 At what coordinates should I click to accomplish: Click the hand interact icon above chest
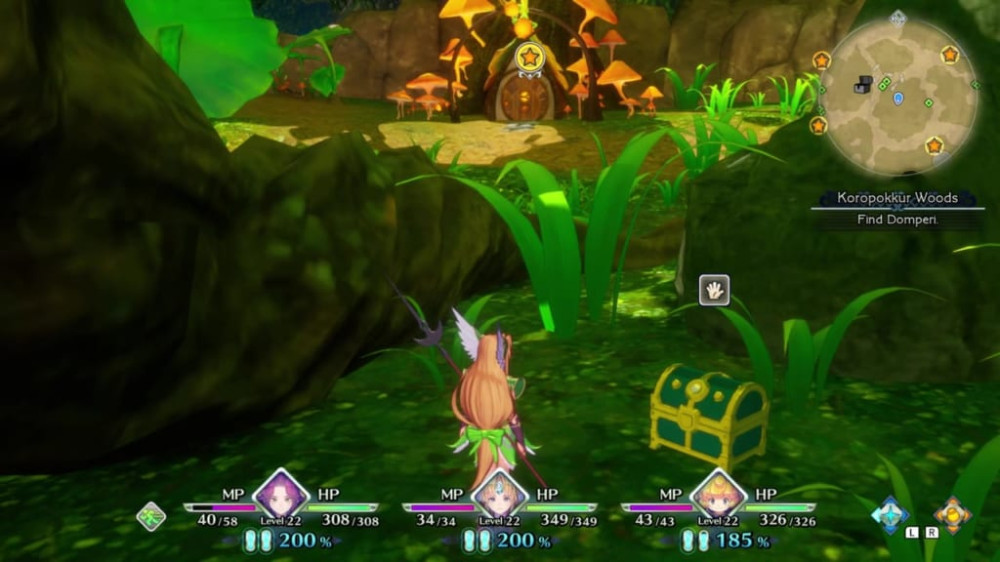714,290
